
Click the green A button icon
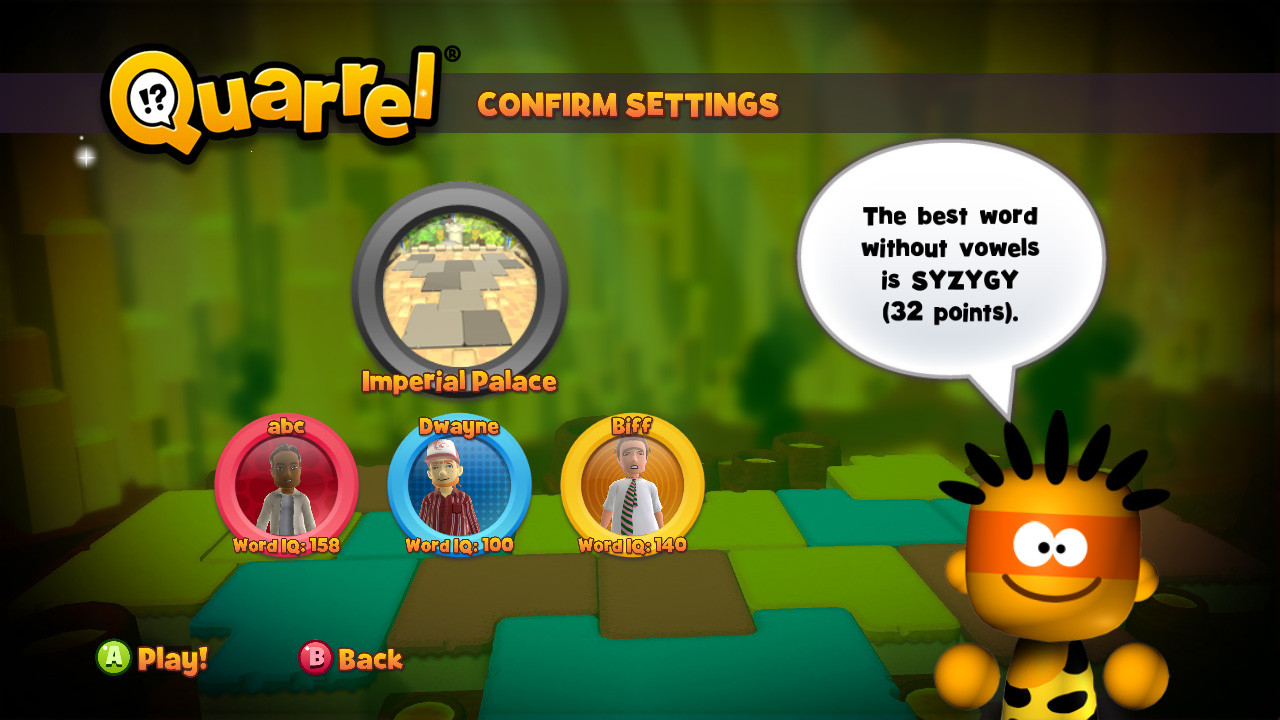tap(113, 661)
